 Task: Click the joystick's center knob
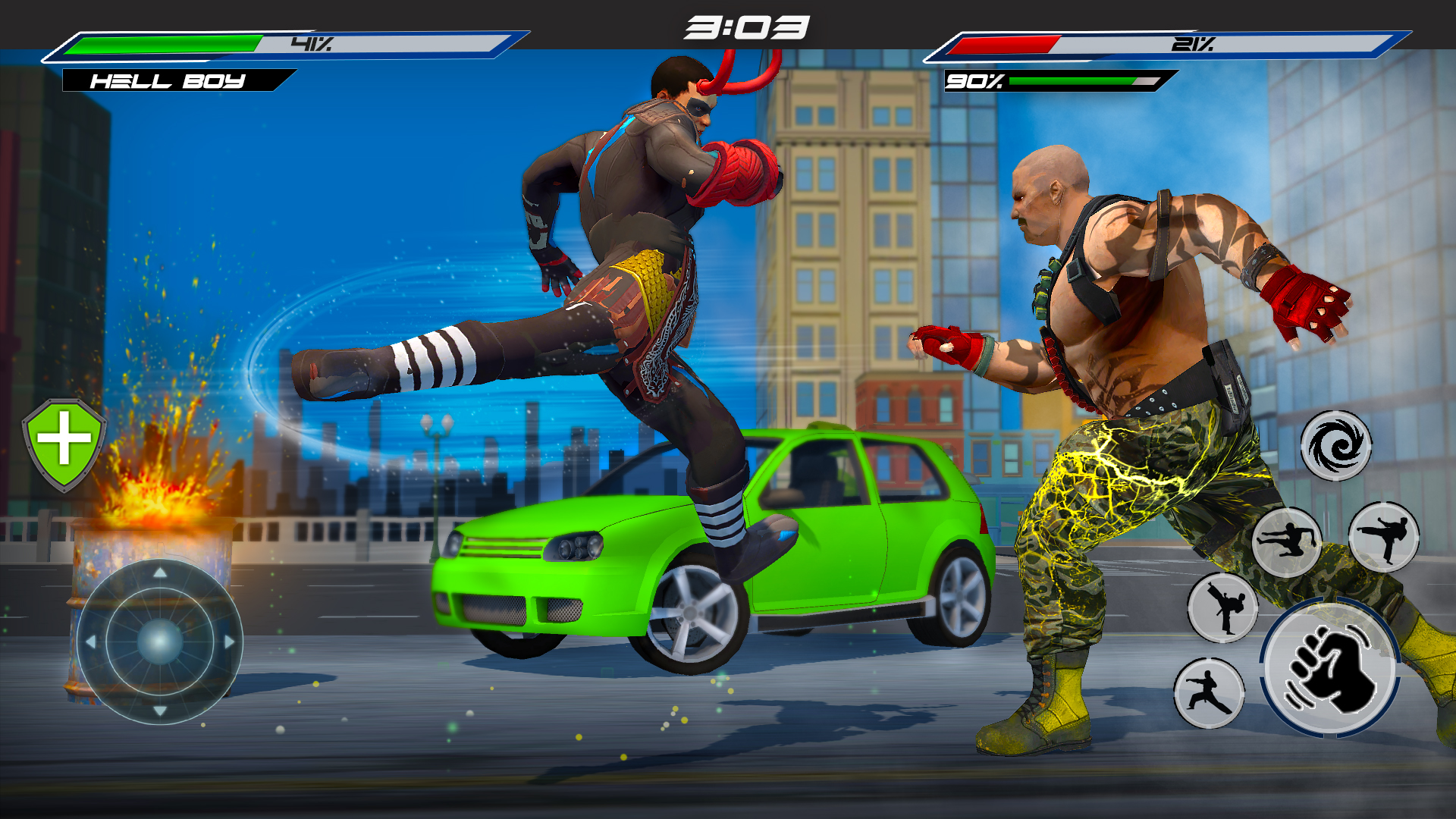(160, 642)
